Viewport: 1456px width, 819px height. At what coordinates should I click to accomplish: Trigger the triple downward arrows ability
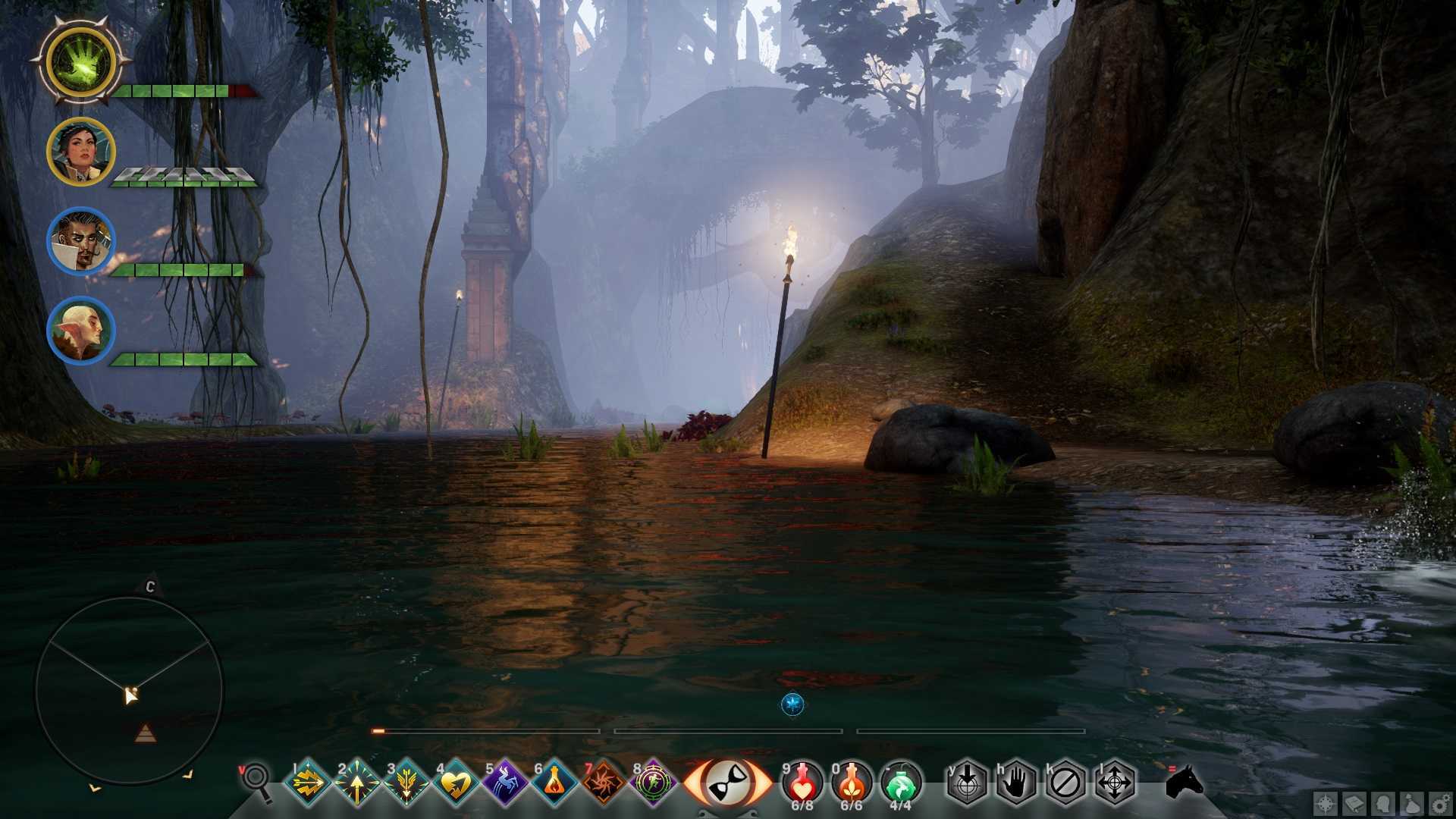406,782
